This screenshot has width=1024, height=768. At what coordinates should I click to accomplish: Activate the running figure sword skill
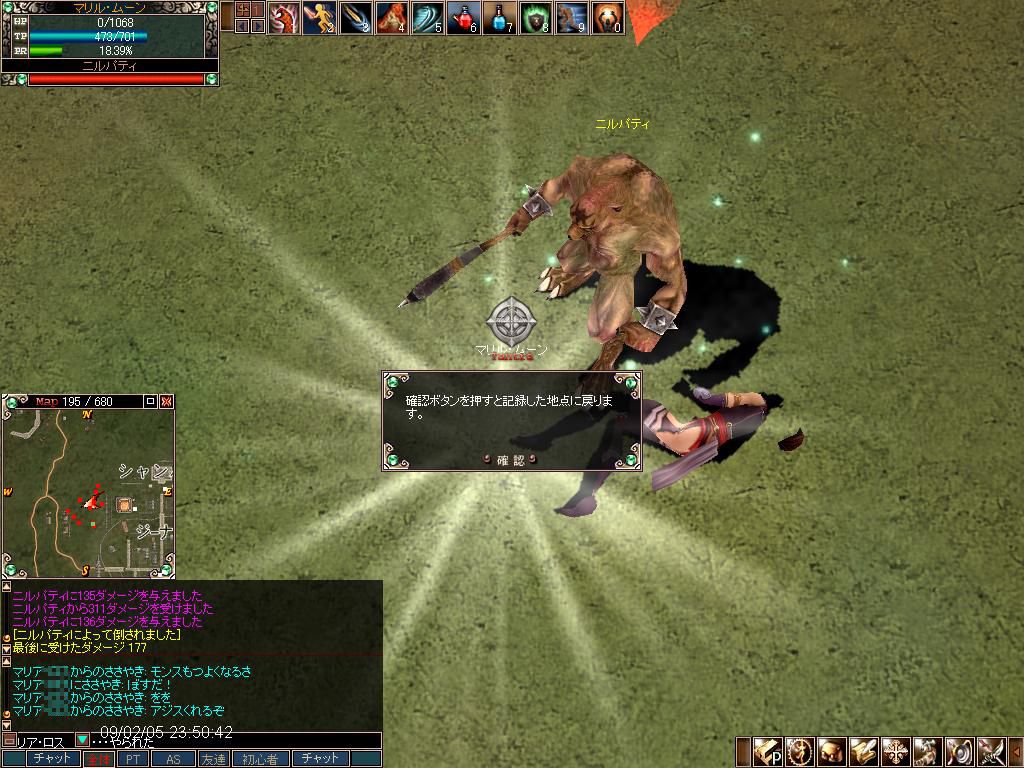tap(319, 18)
